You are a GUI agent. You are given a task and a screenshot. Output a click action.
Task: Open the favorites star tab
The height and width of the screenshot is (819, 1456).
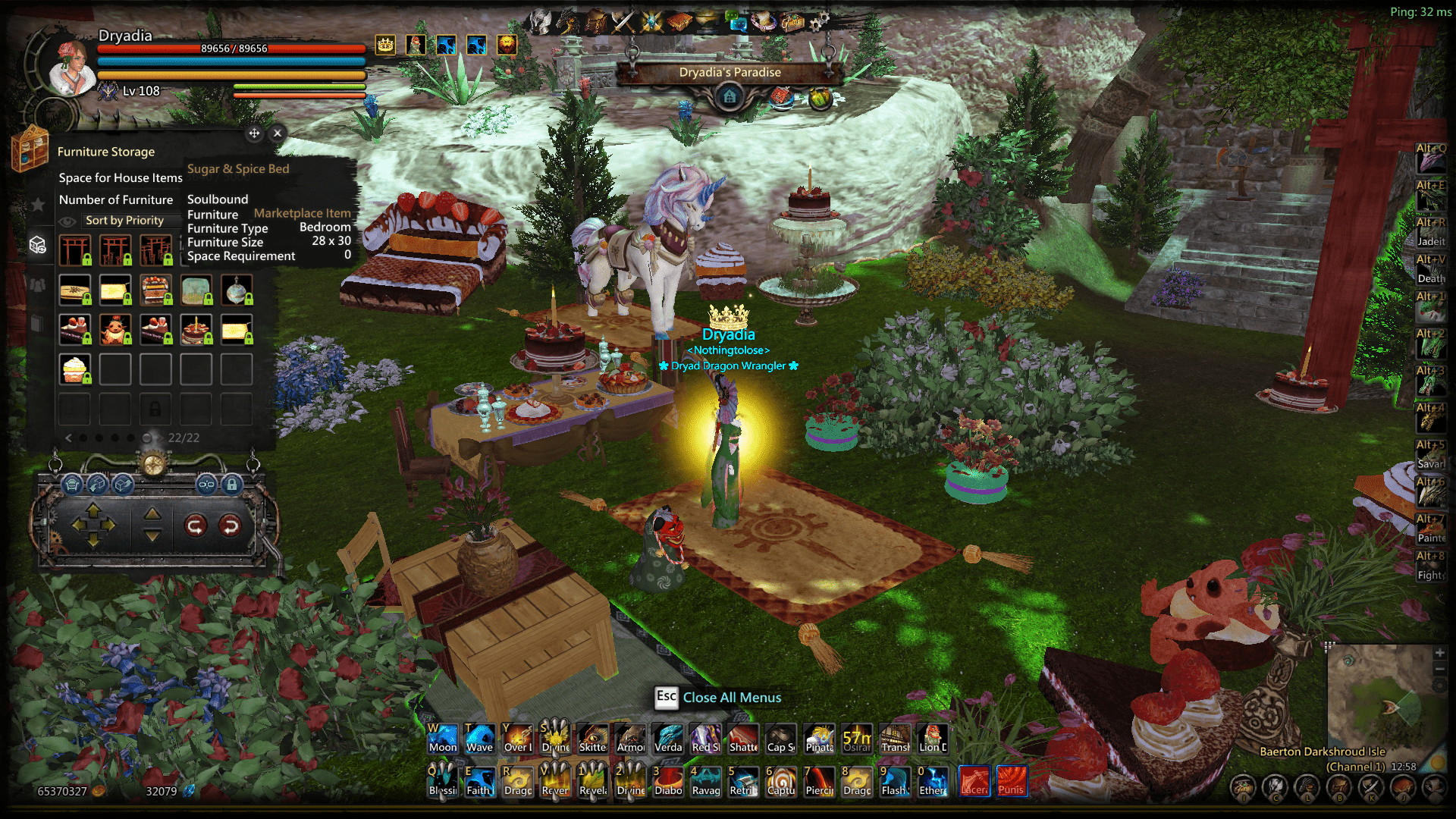pos(37,204)
